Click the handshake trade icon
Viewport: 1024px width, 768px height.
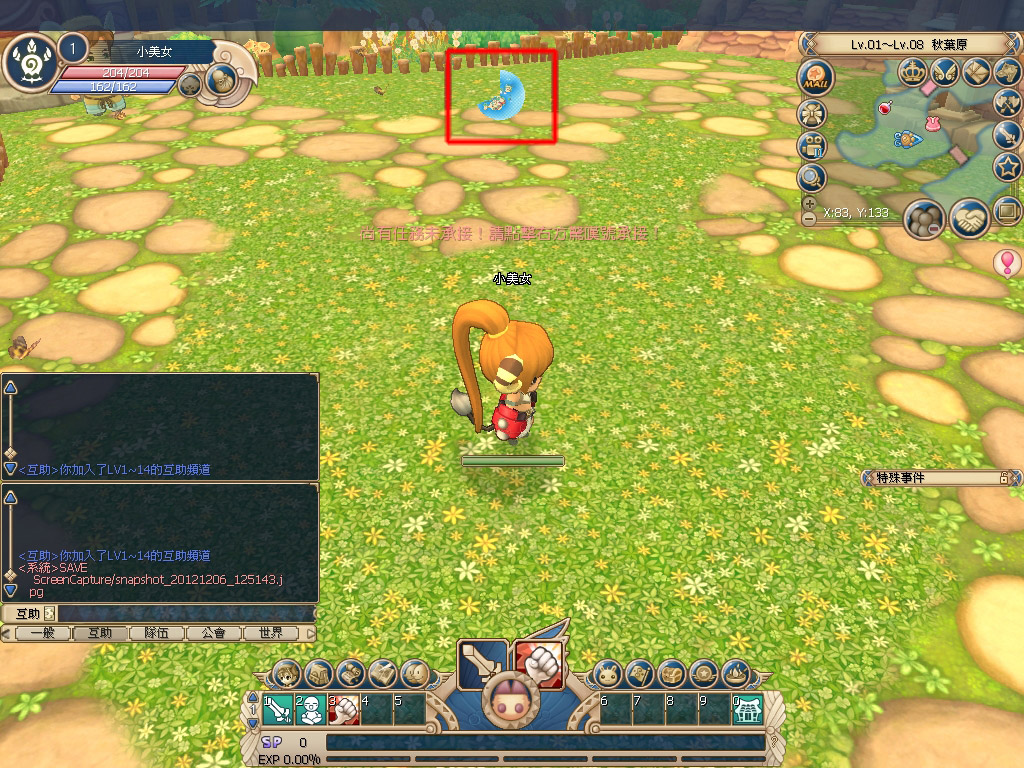point(969,218)
